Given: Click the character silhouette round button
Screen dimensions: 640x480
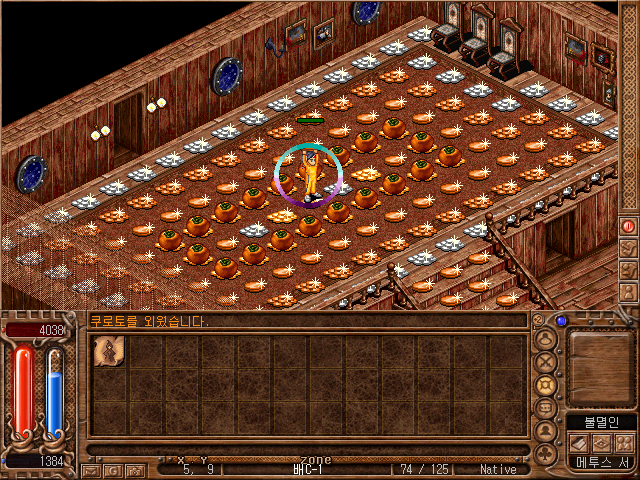Looking at the screenshot, I should [x=546, y=431].
